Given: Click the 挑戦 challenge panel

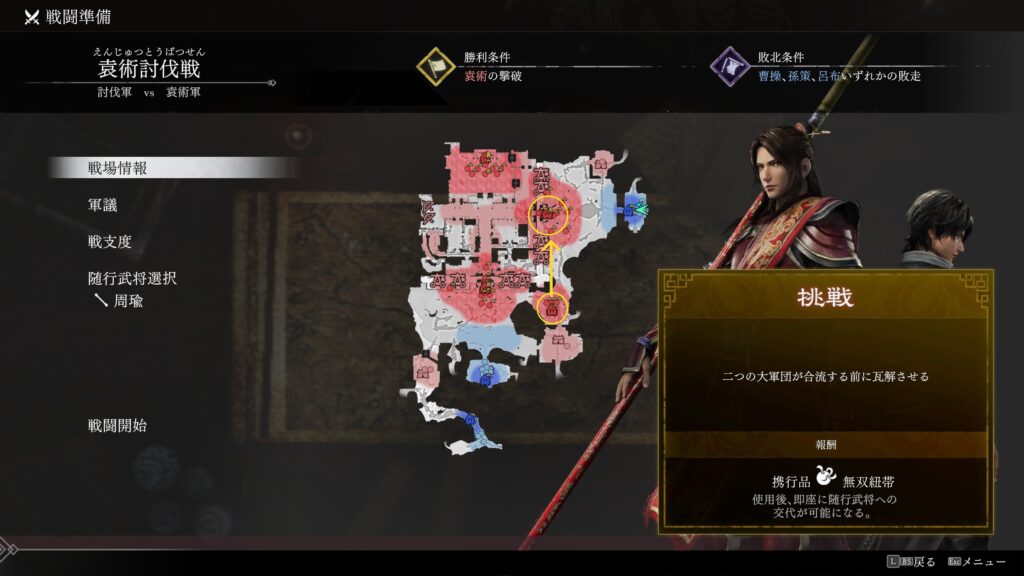Looking at the screenshot, I should (x=825, y=400).
